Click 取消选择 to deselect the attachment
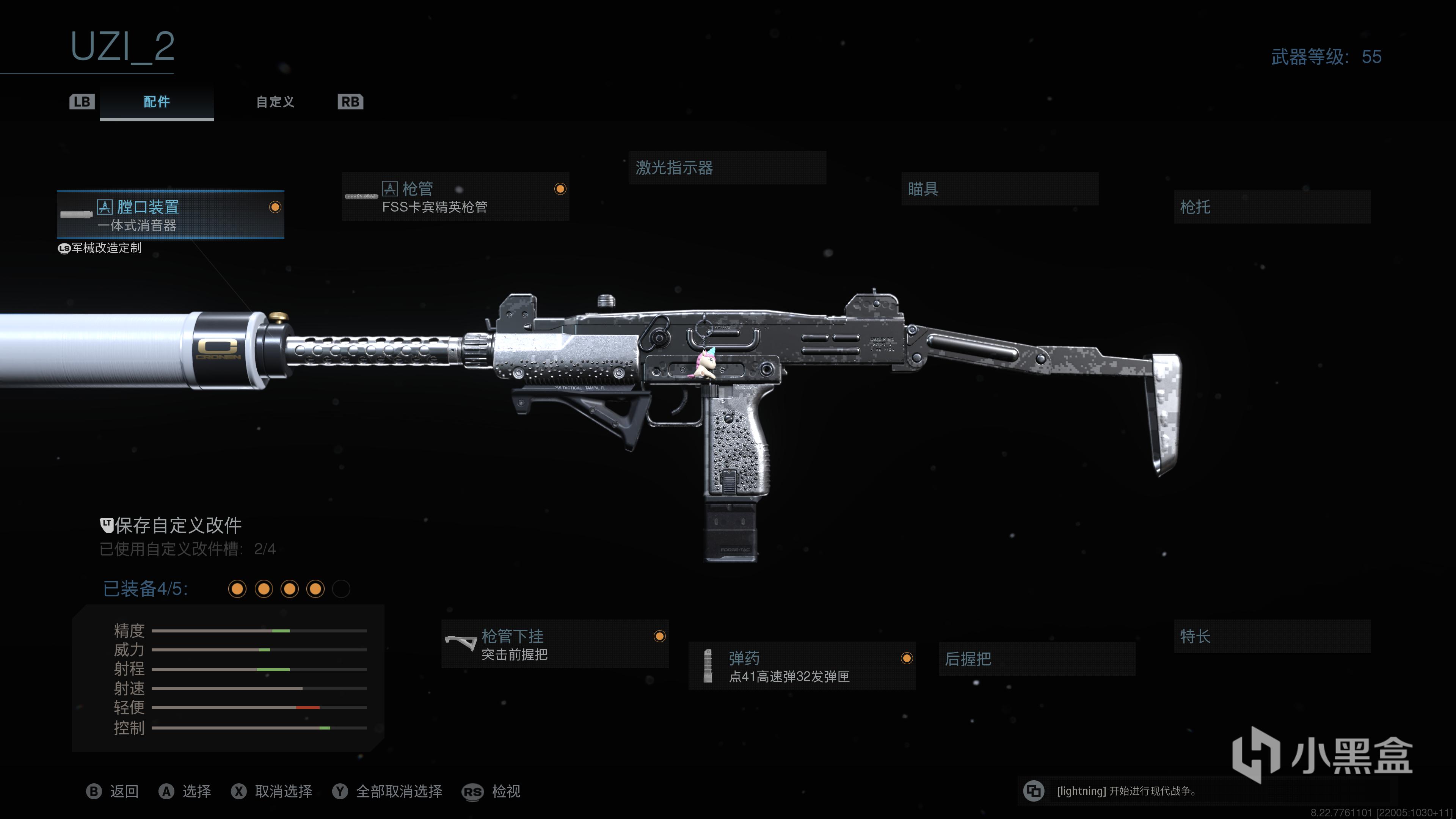 tap(282, 791)
